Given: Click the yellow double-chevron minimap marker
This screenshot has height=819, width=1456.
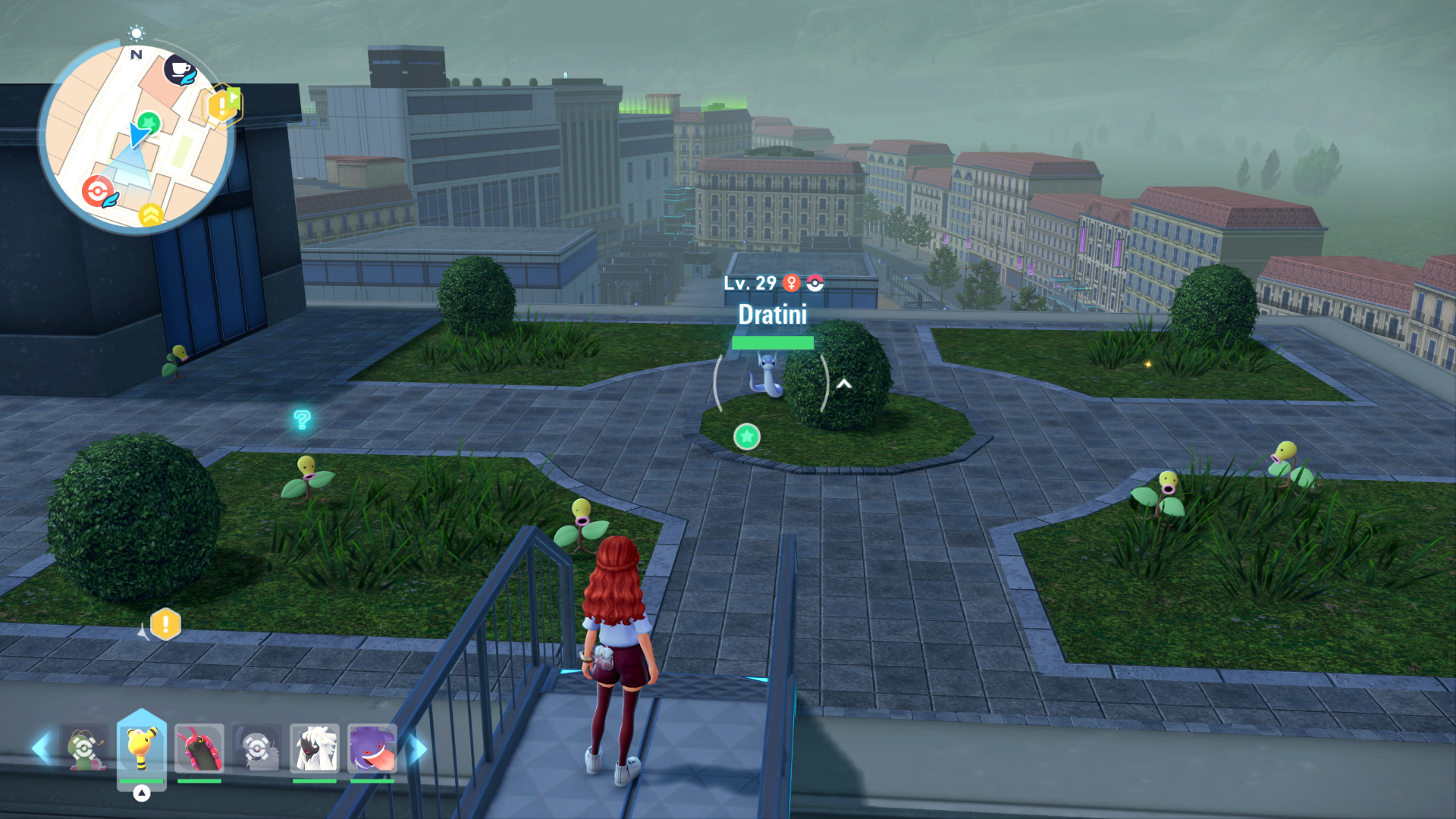Looking at the screenshot, I should click(x=150, y=215).
